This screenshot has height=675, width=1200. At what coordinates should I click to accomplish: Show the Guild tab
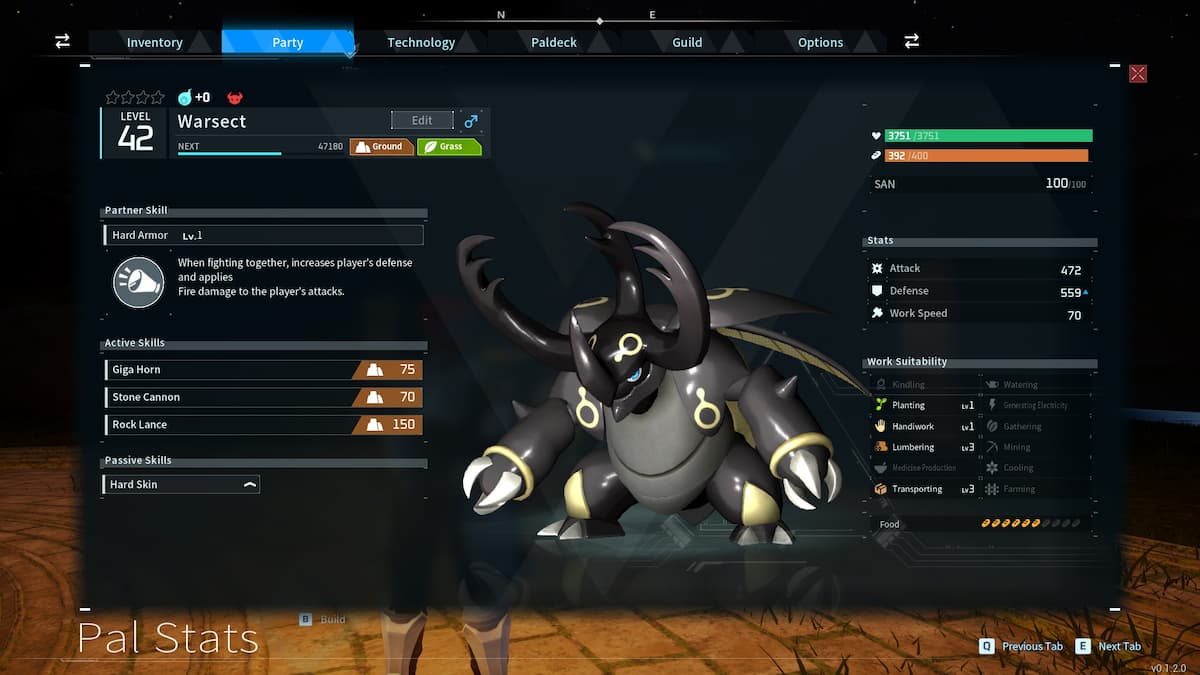(x=687, y=42)
